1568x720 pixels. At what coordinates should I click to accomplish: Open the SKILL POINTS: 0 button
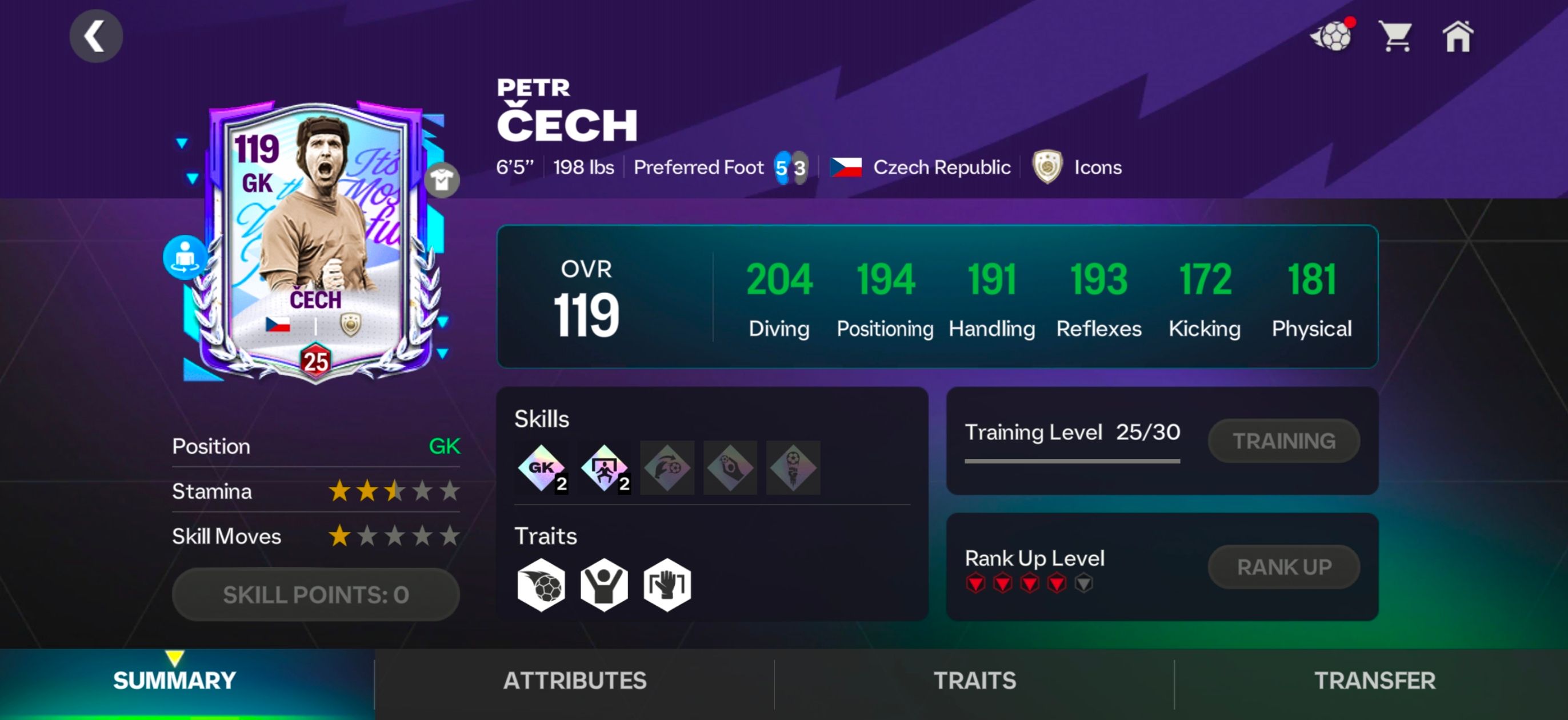[x=315, y=595]
